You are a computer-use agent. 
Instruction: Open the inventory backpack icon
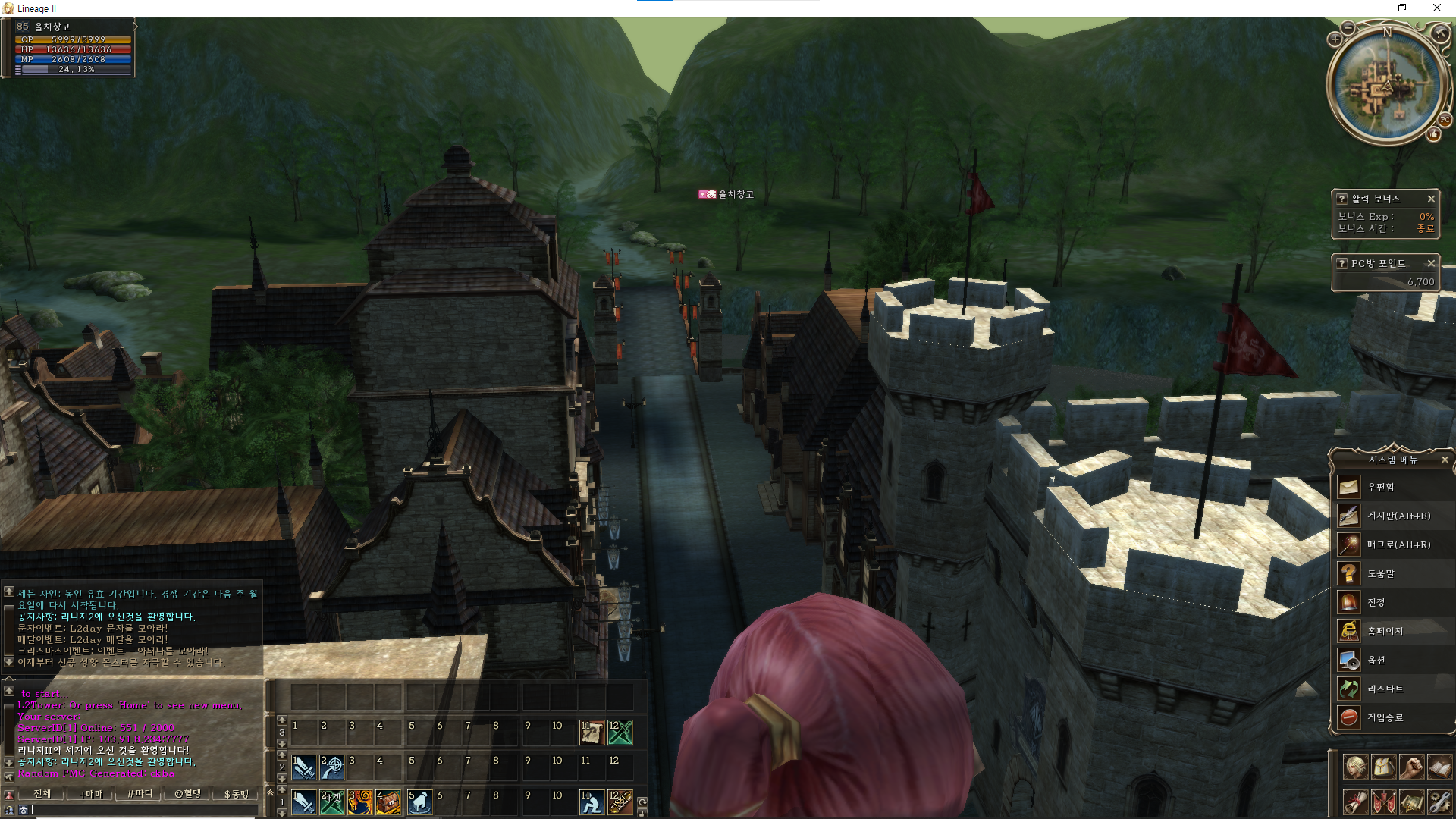[x=1383, y=767]
